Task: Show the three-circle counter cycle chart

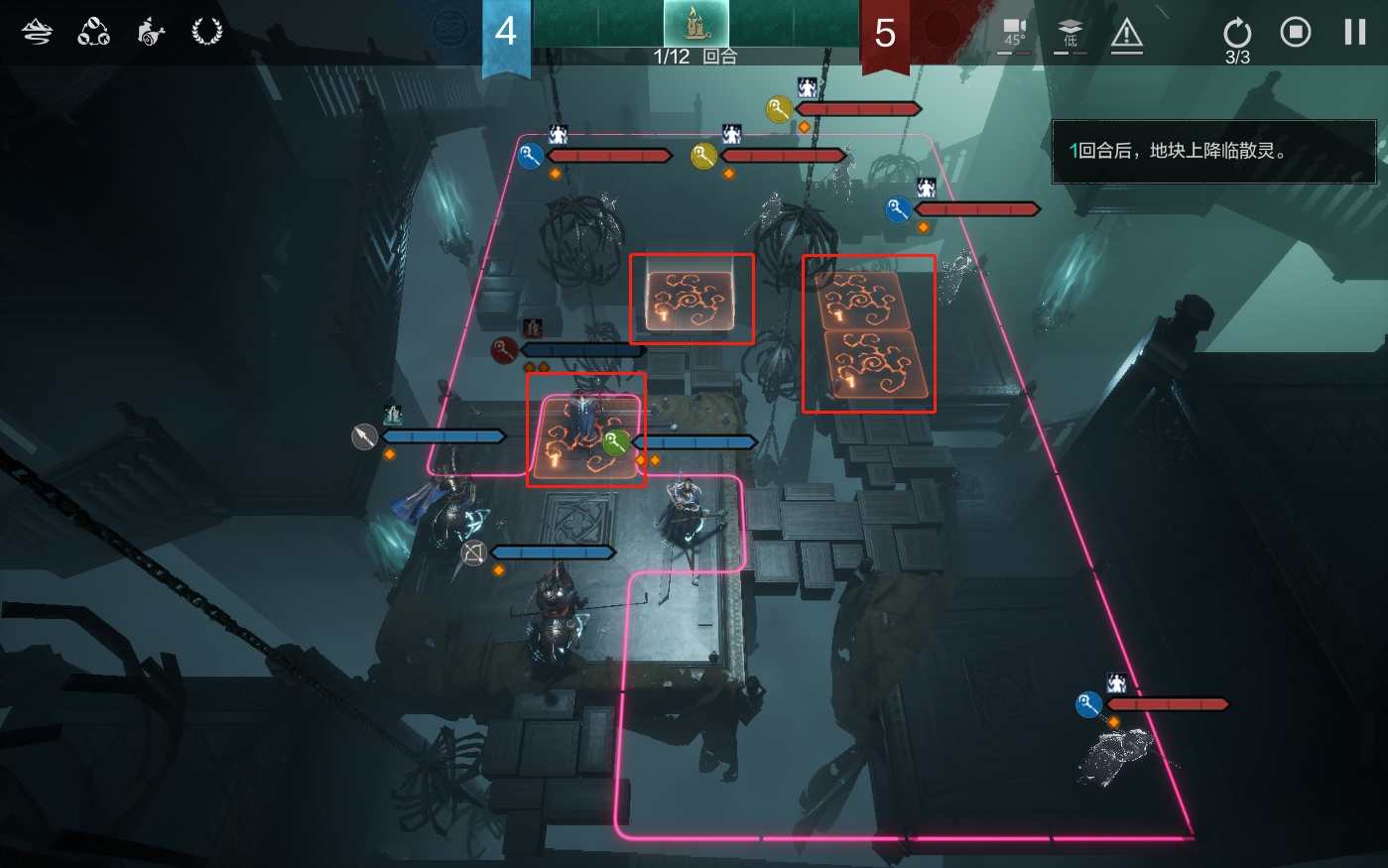Action: pos(94,32)
